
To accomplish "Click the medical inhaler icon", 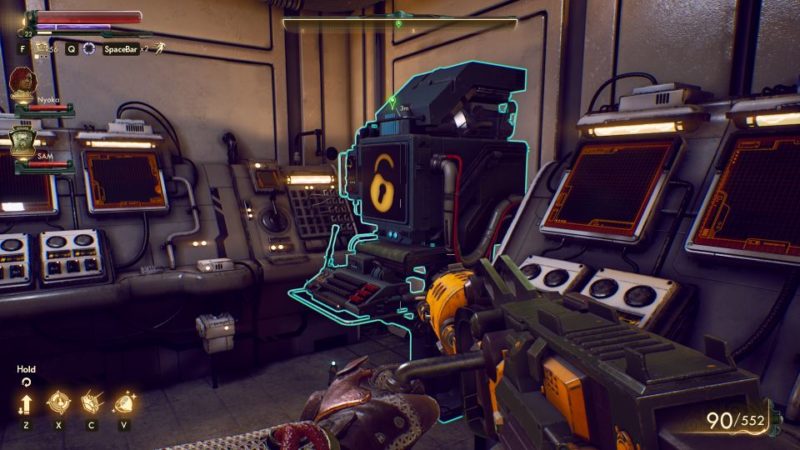I will click(x=42, y=47).
